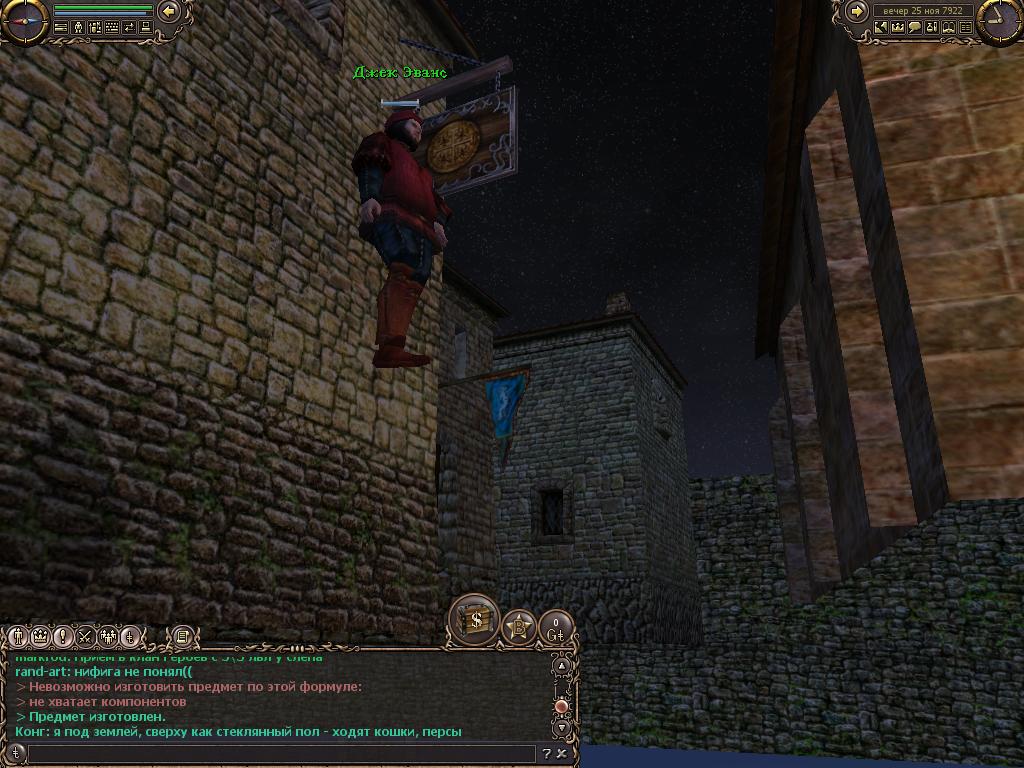1024x768 pixels.
Task: Click the star badge with letter B
Action: [518, 628]
